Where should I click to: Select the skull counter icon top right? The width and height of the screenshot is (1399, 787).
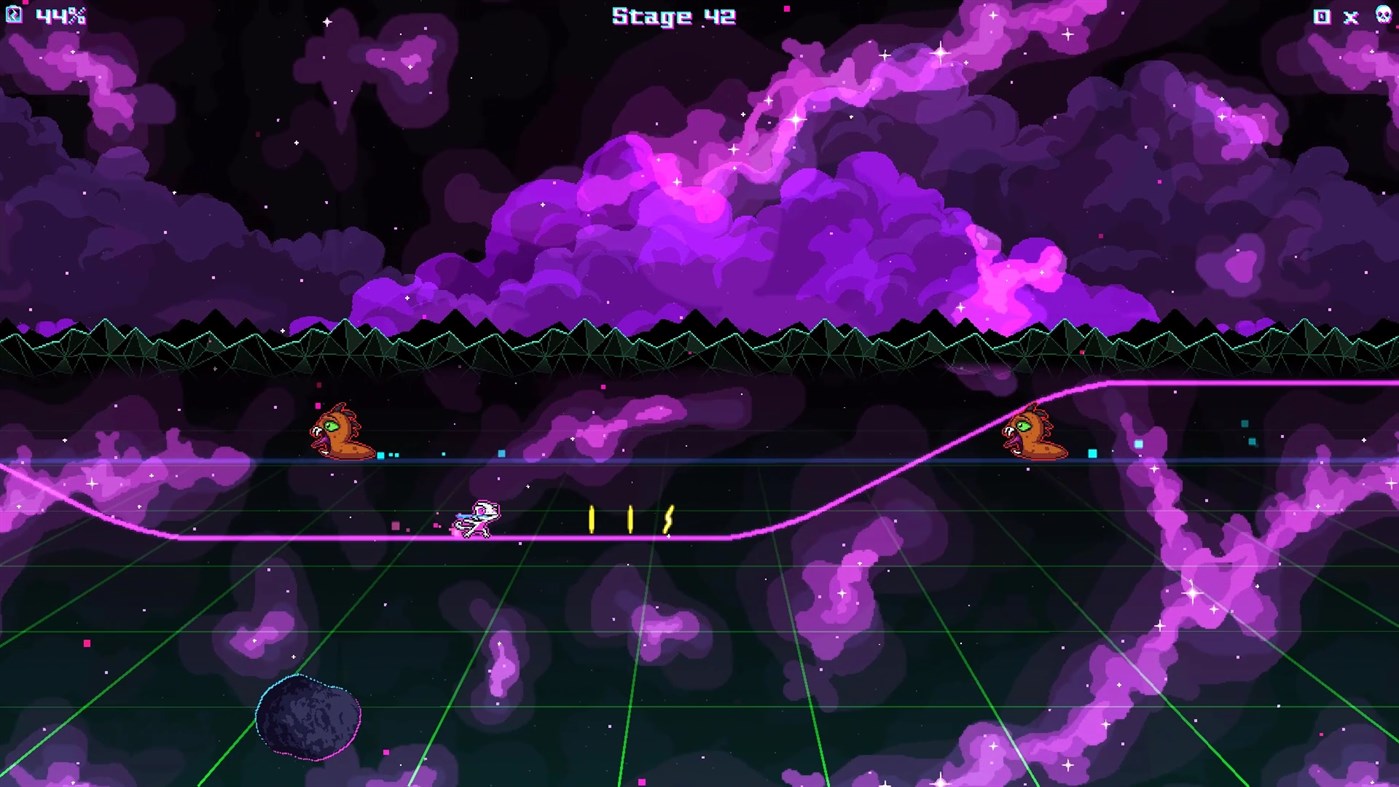[x=1383, y=15]
